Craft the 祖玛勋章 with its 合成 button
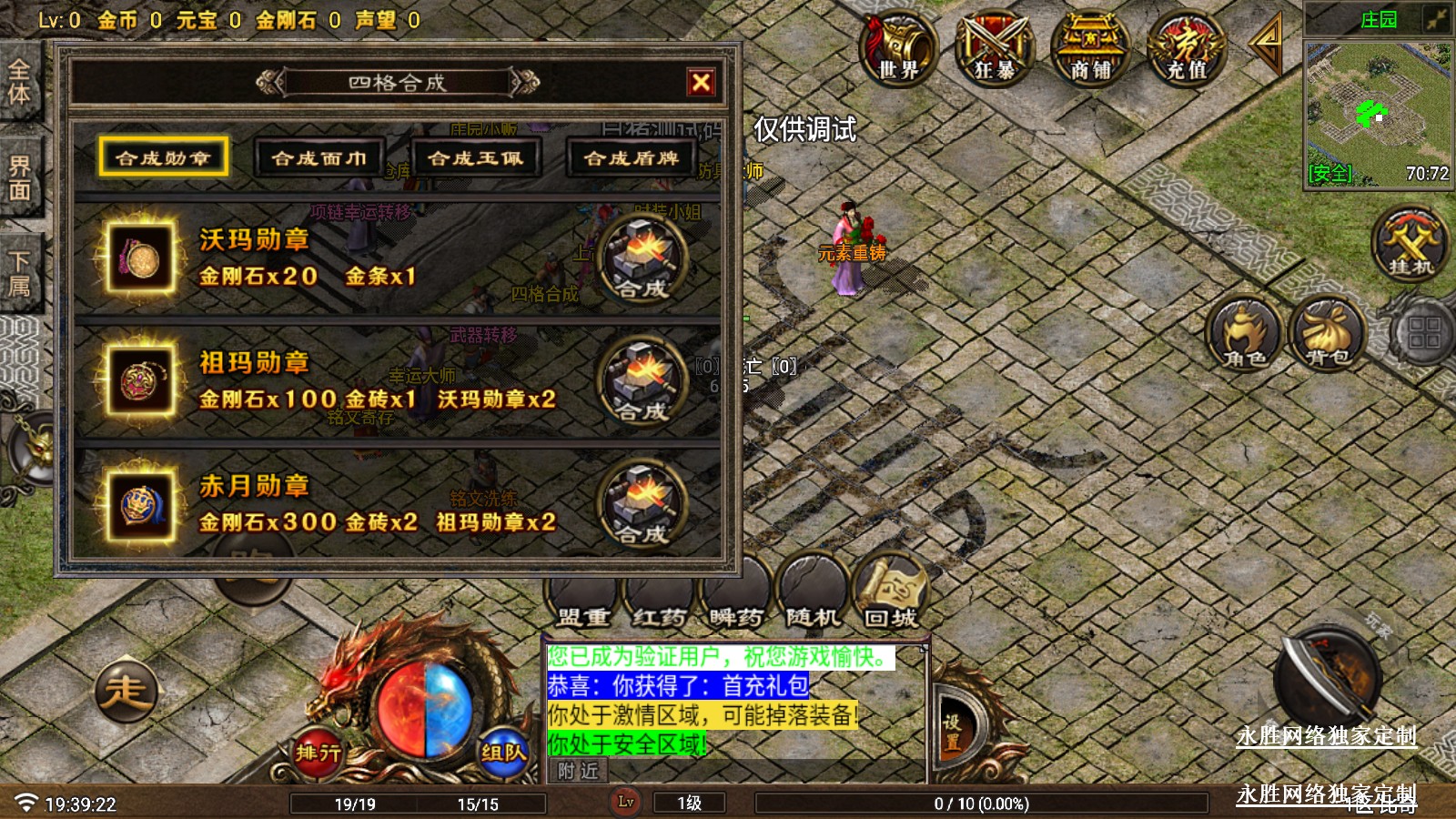Screen dimensions: 1456x819 coord(642,382)
